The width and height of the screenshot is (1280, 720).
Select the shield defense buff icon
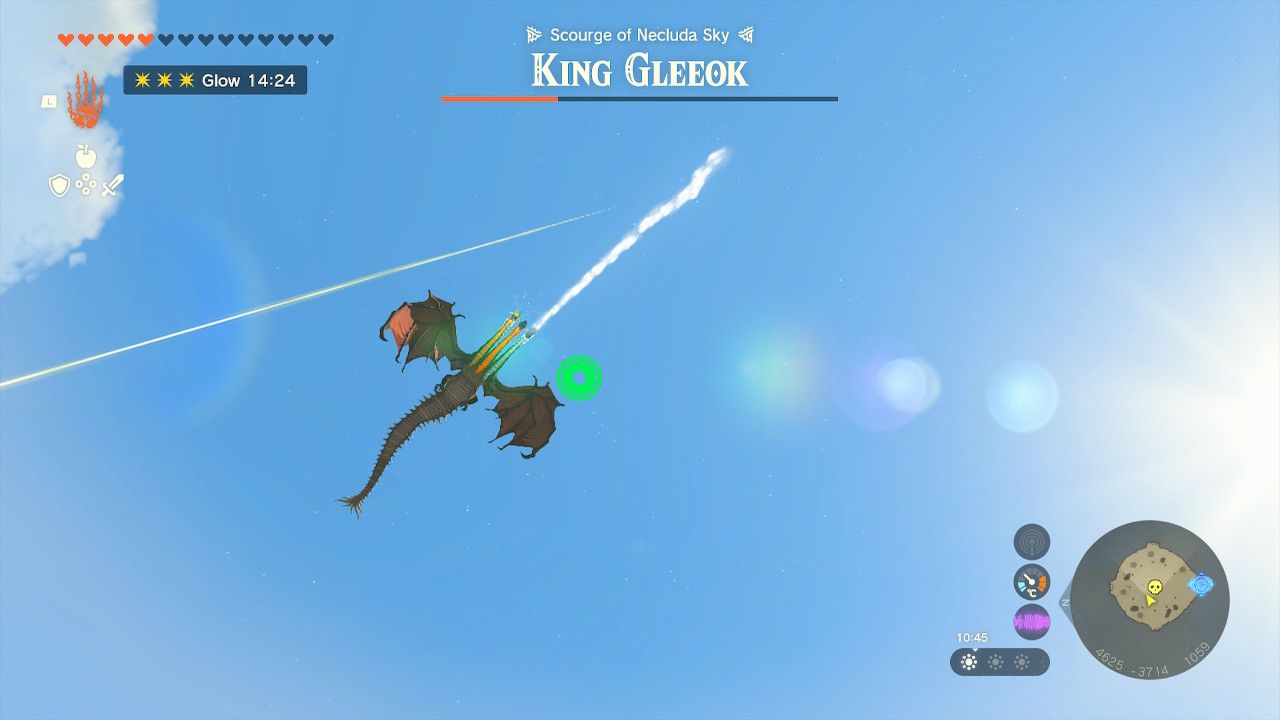60,184
